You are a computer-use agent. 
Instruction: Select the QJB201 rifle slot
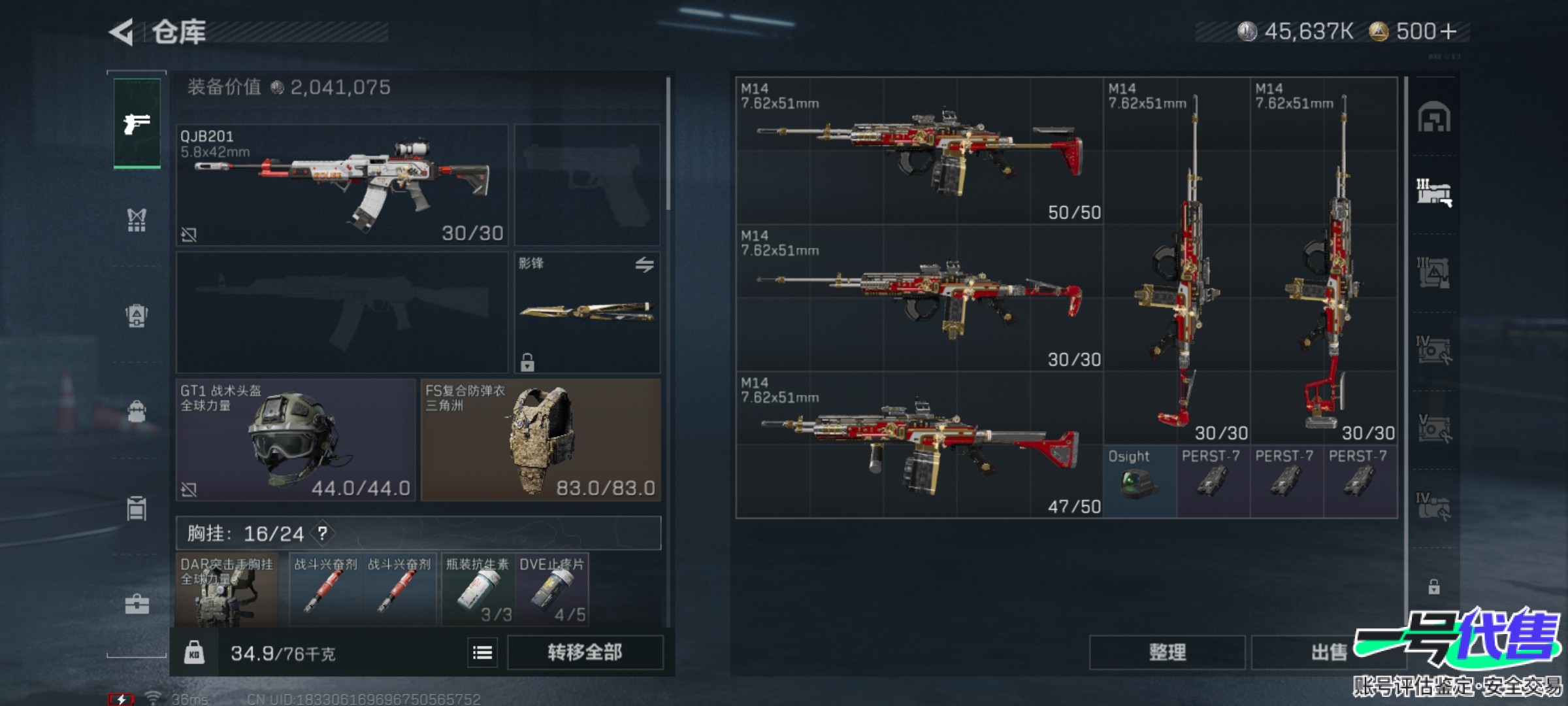tap(342, 185)
